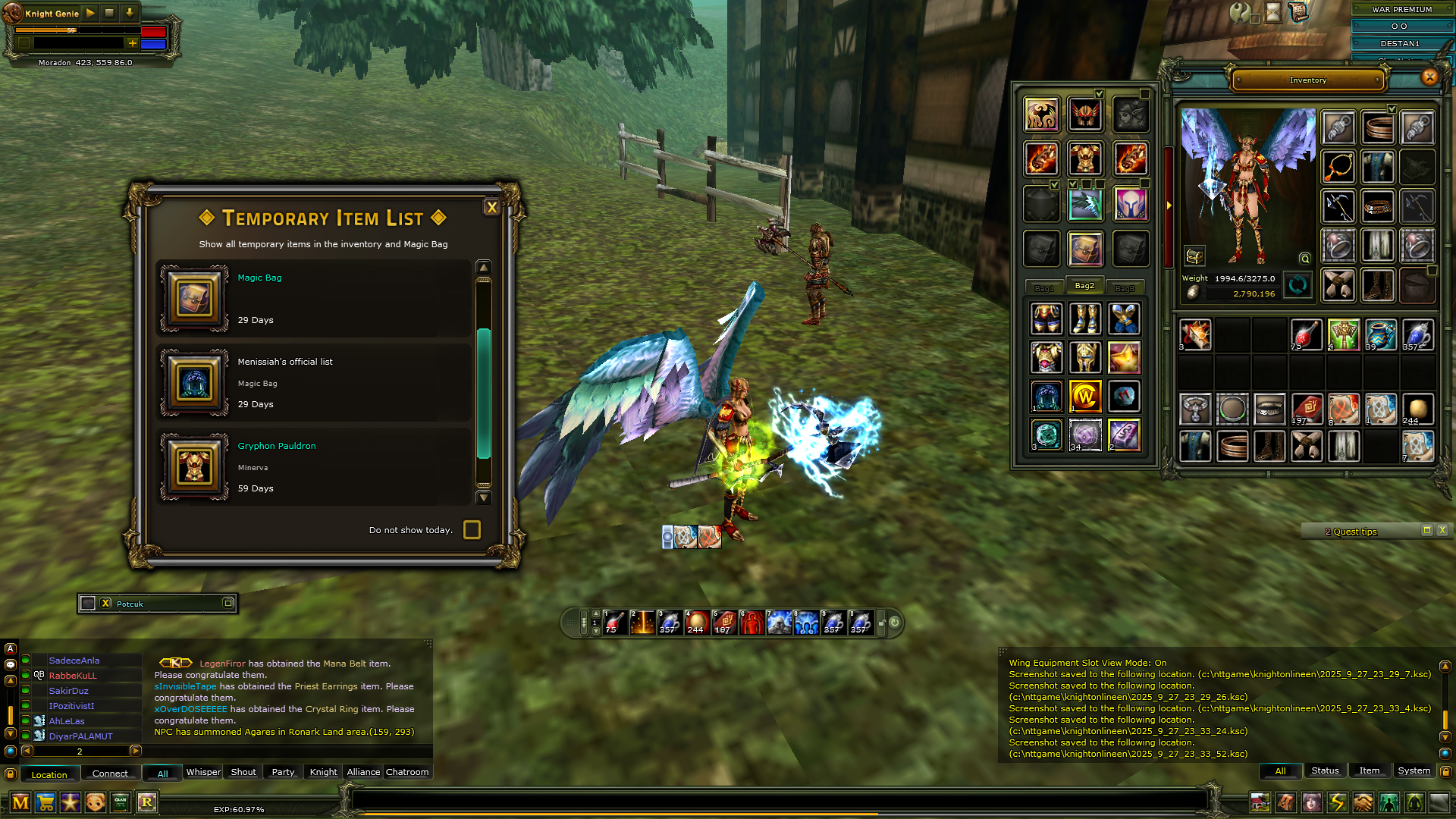Close the Inventory window
Image resolution: width=1456 pixels, height=819 pixels.
pyautogui.click(x=1429, y=77)
